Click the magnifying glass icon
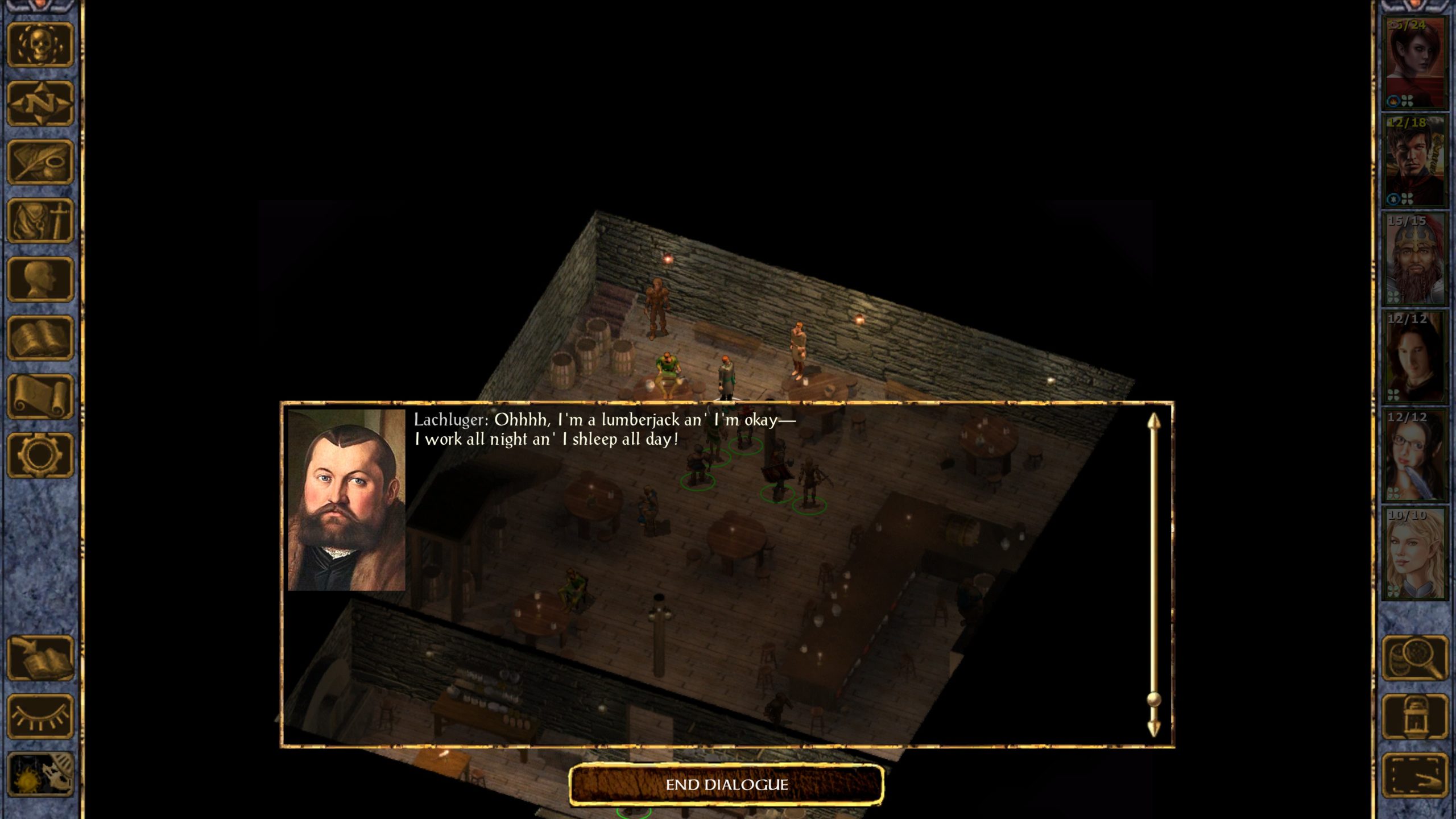Image resolution: width=1456 pixels, height=819 pixels. (1414, 658)
